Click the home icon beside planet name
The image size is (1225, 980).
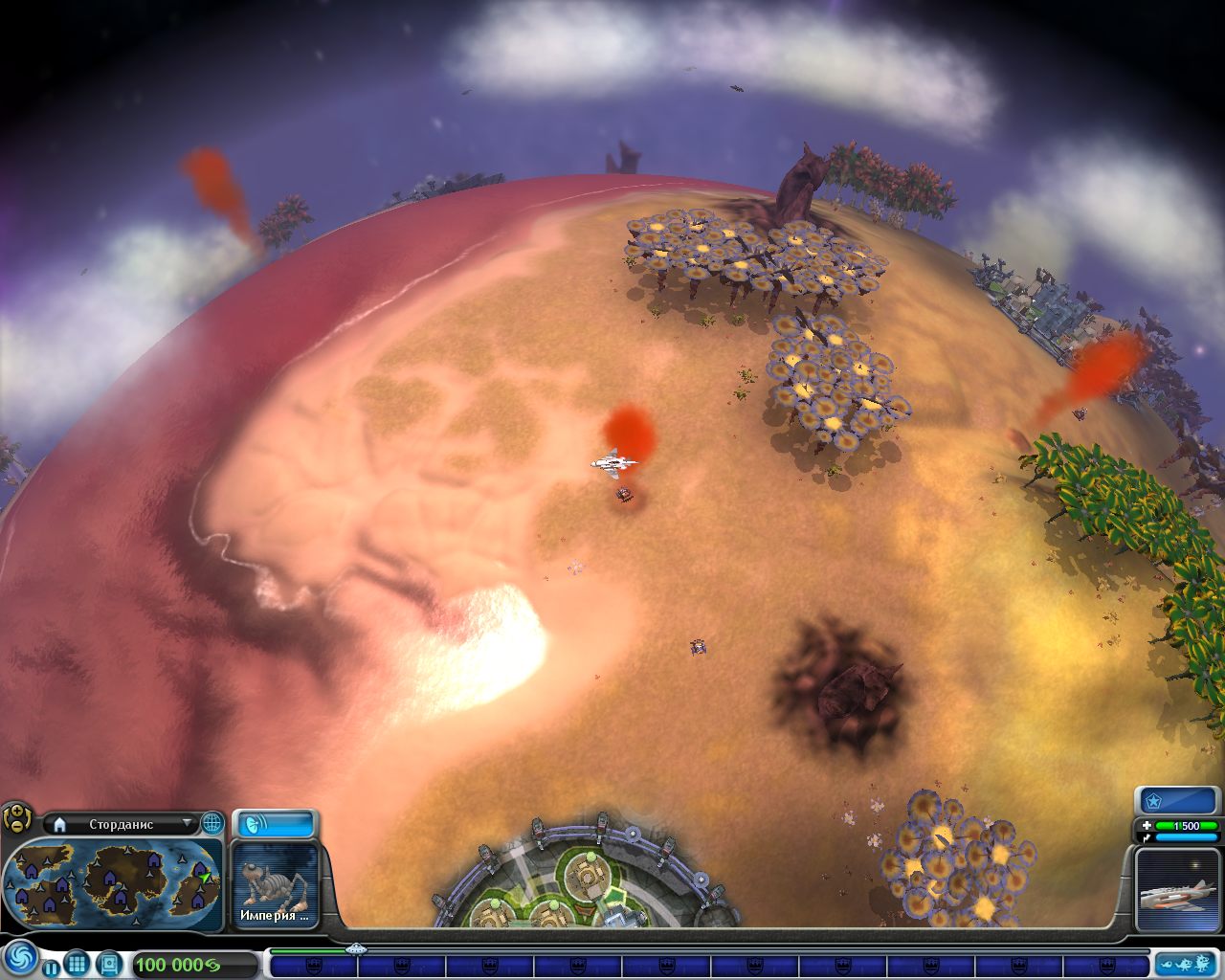coord(59,824)
